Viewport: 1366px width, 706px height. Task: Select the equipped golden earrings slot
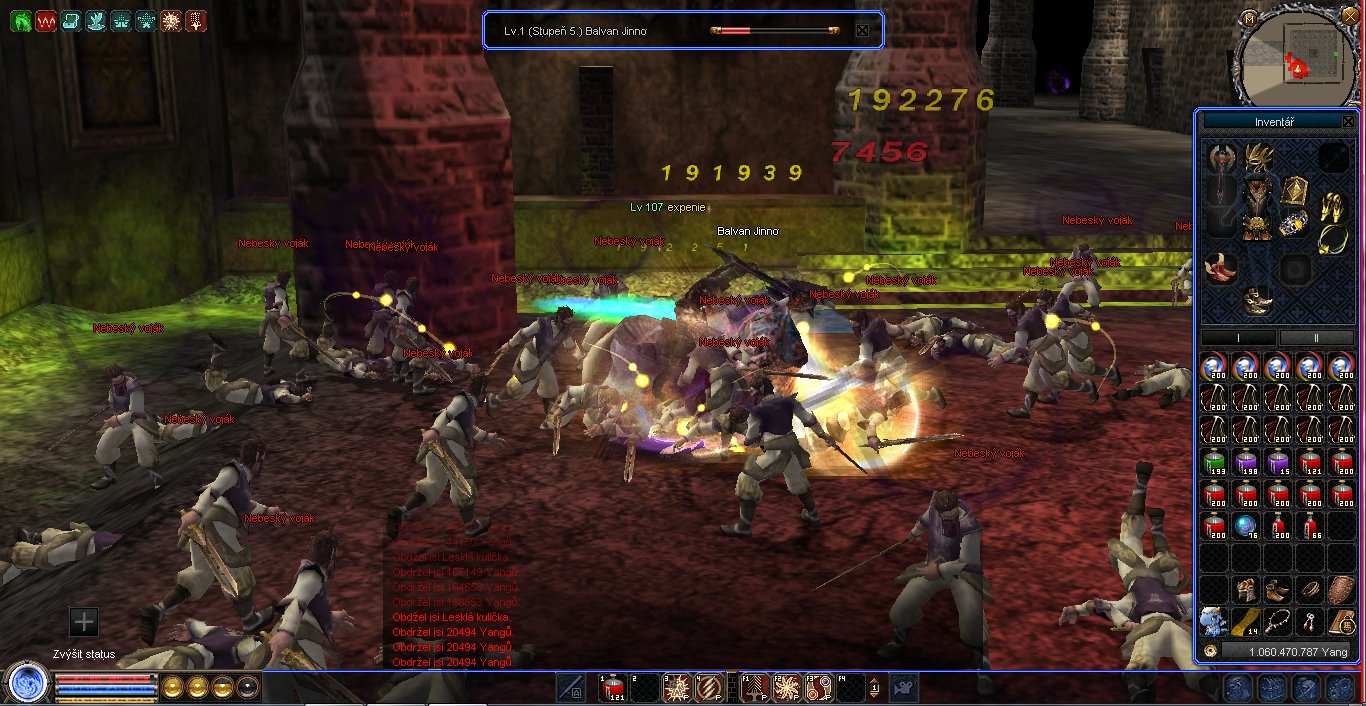(x=1331, y=207)
